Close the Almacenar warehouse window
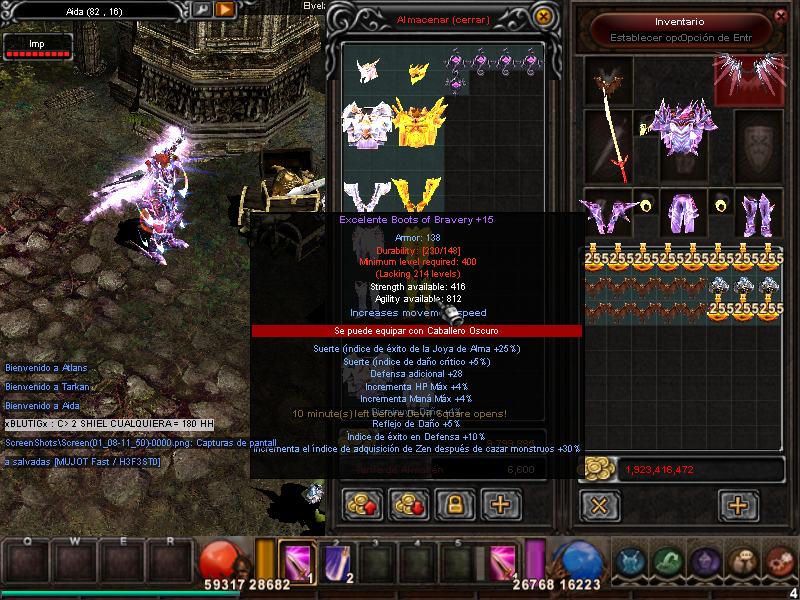 pyautogui.click(x=543, y=17)
